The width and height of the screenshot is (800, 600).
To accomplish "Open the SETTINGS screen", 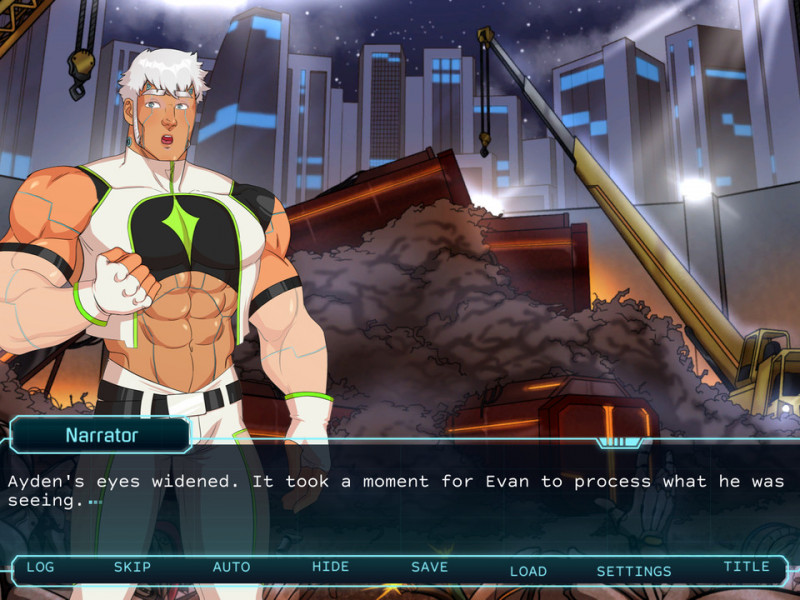I will 634,571.
